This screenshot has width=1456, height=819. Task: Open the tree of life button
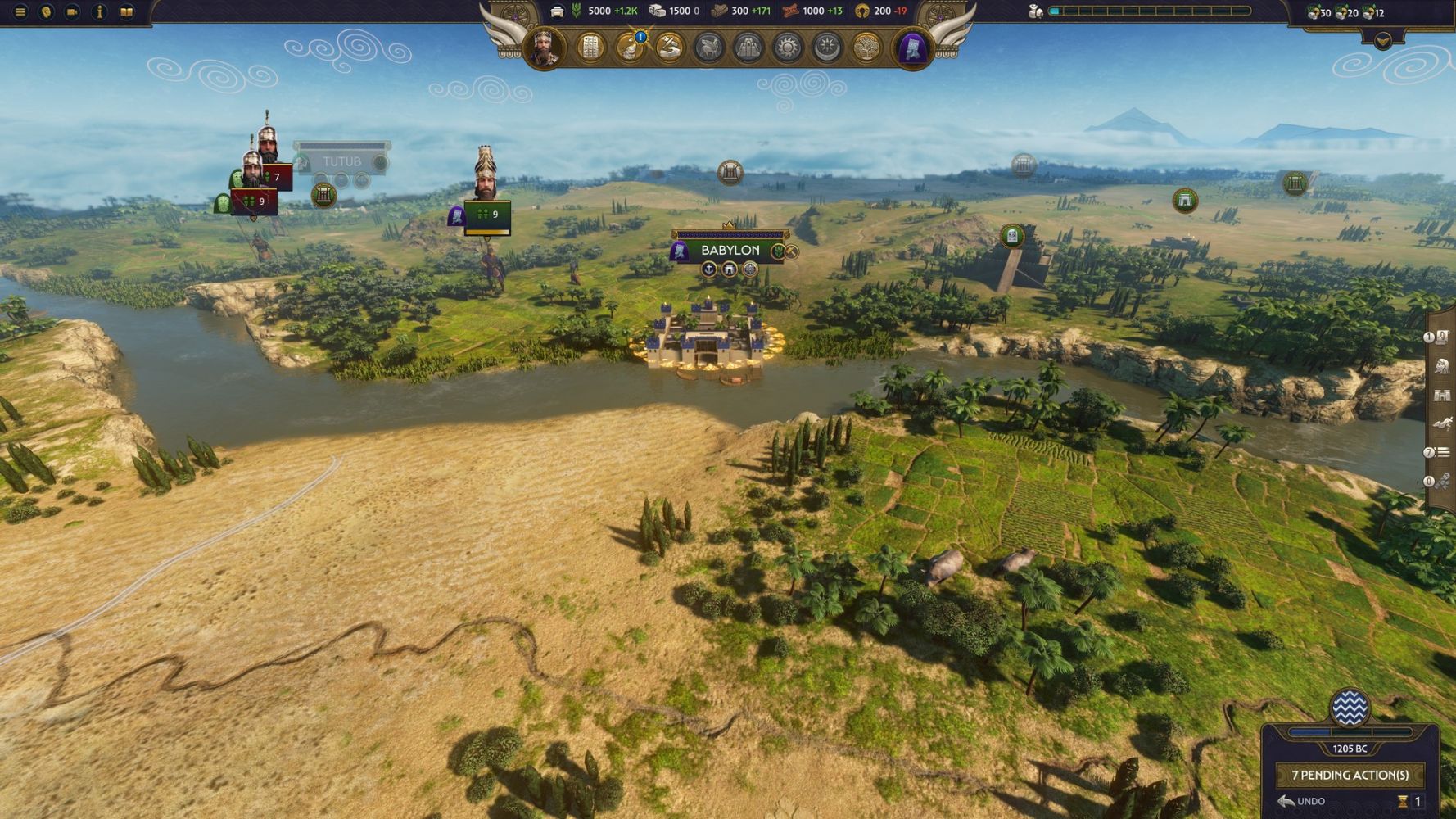pos(866,48)
